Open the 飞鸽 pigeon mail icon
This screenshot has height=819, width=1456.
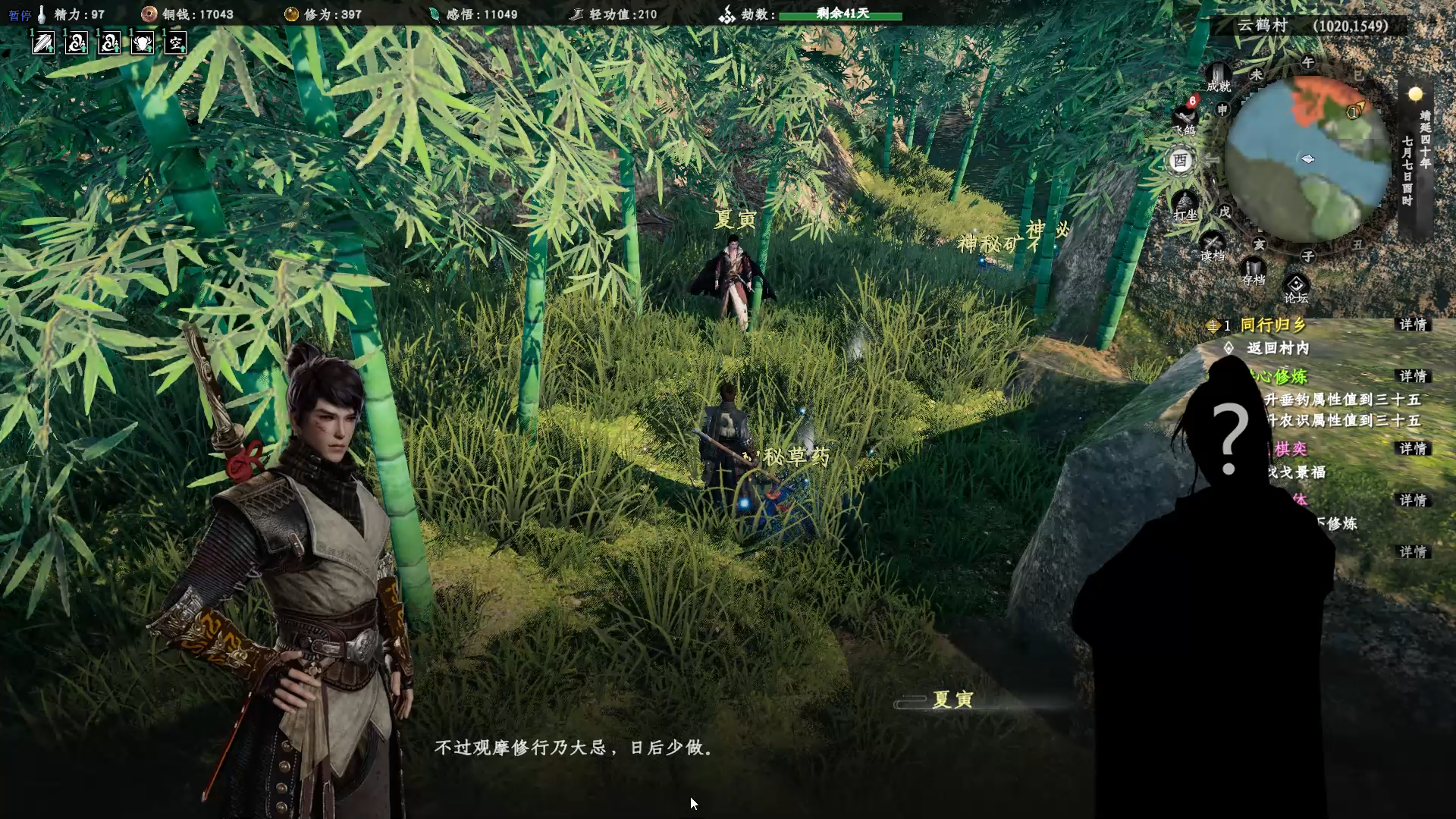tap(1185, 119)
